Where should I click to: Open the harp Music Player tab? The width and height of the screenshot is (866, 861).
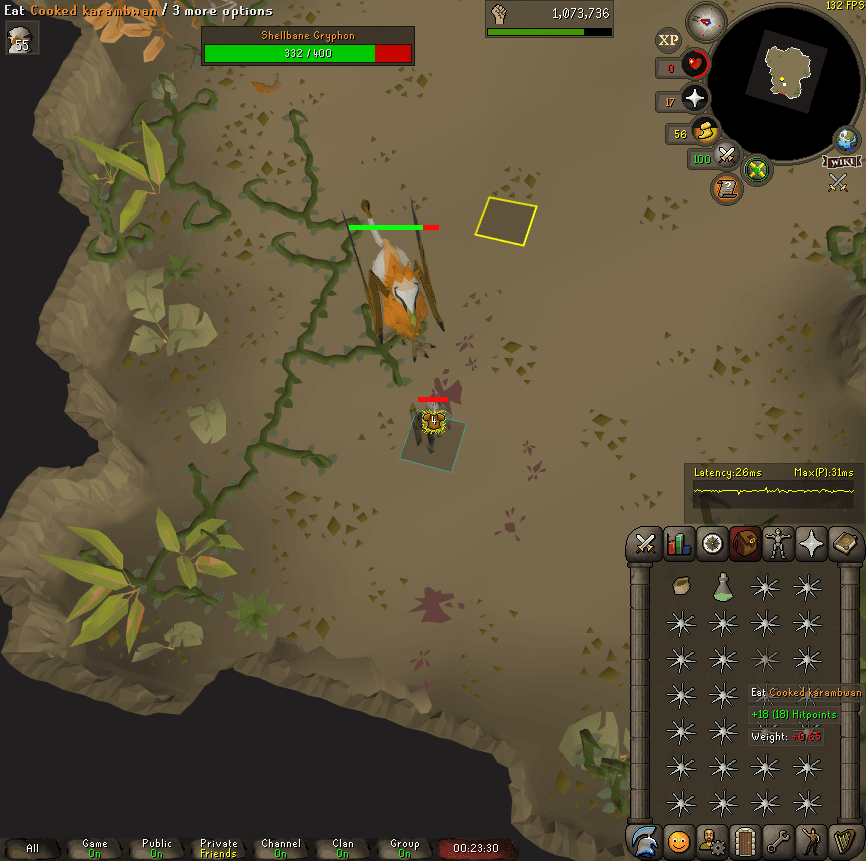tap(845, 840)
